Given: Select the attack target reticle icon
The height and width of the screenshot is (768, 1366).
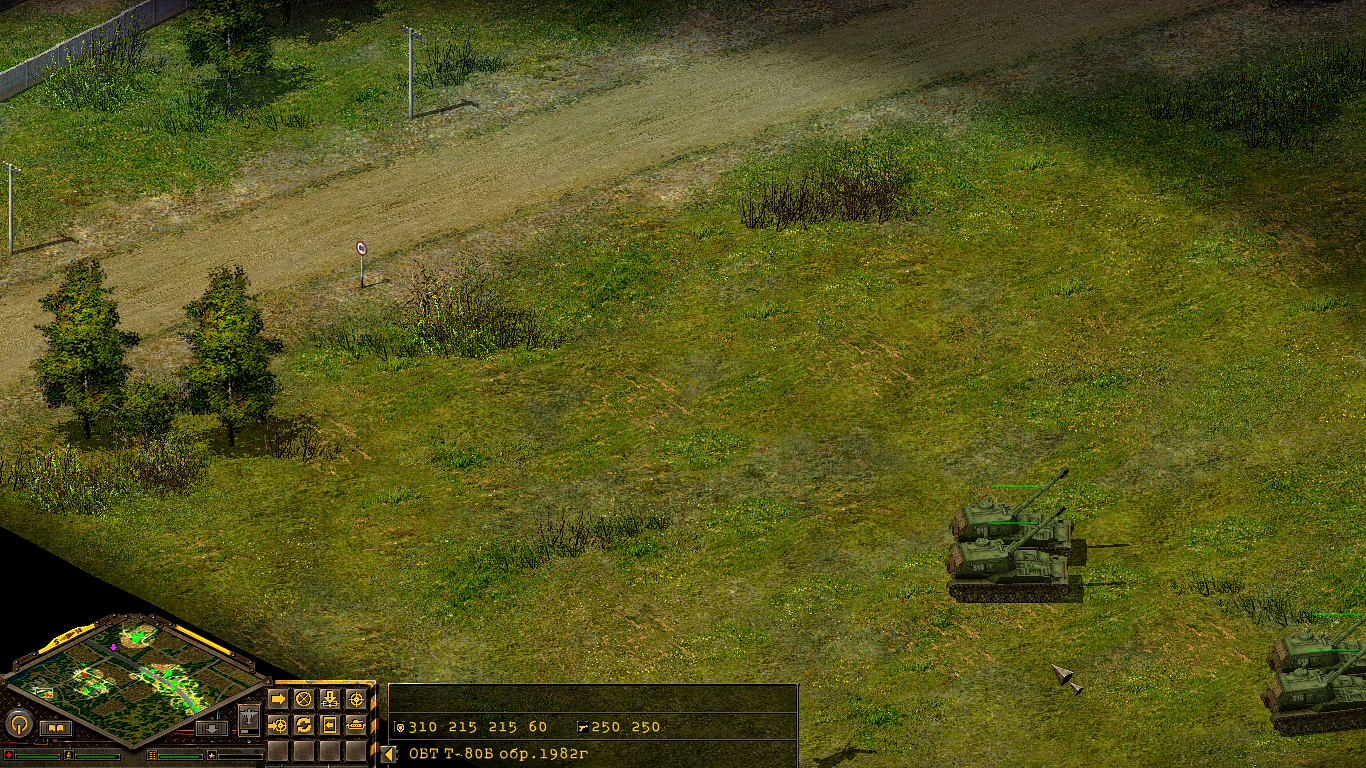Looking at the screenshot, I should tap(357, 698).
